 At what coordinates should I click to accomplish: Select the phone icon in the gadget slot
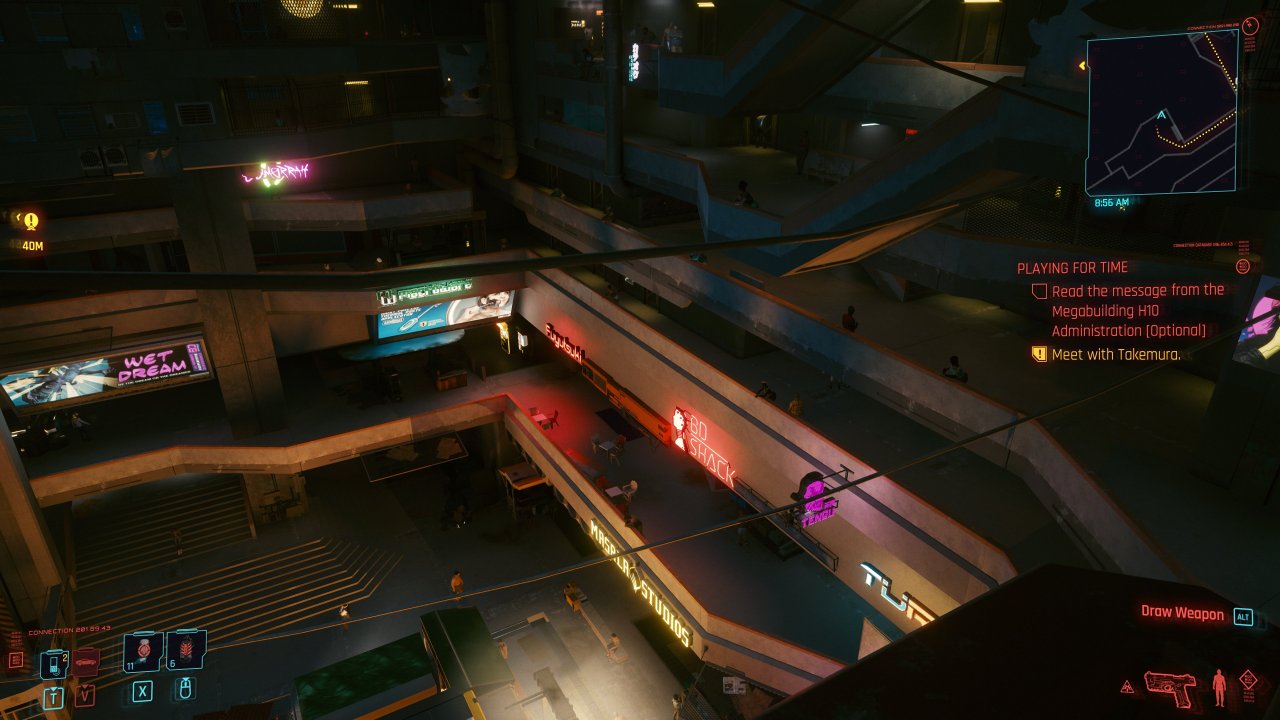[55, 663]
